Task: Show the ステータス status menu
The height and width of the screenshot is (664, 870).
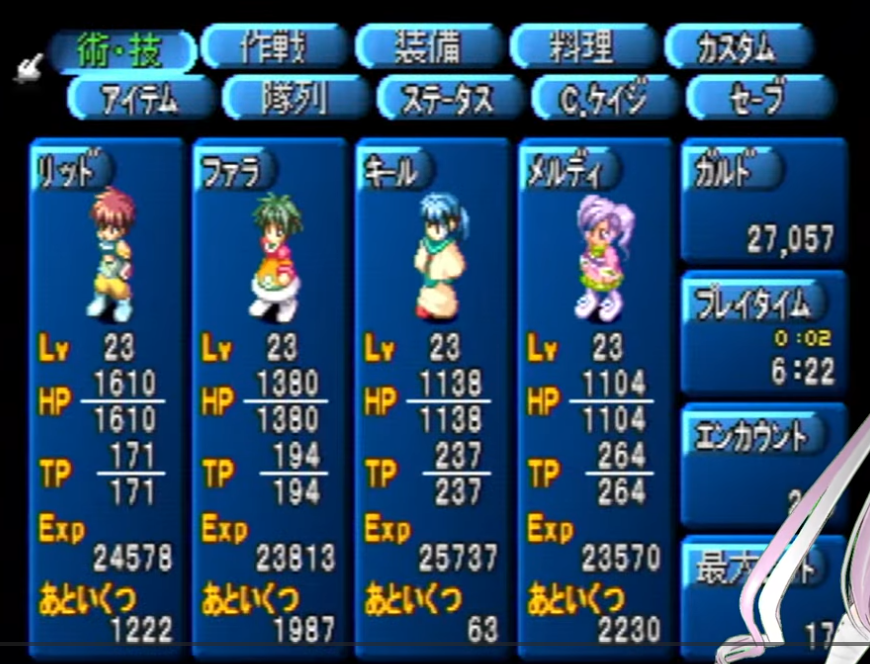Action: tap(450, 98)
